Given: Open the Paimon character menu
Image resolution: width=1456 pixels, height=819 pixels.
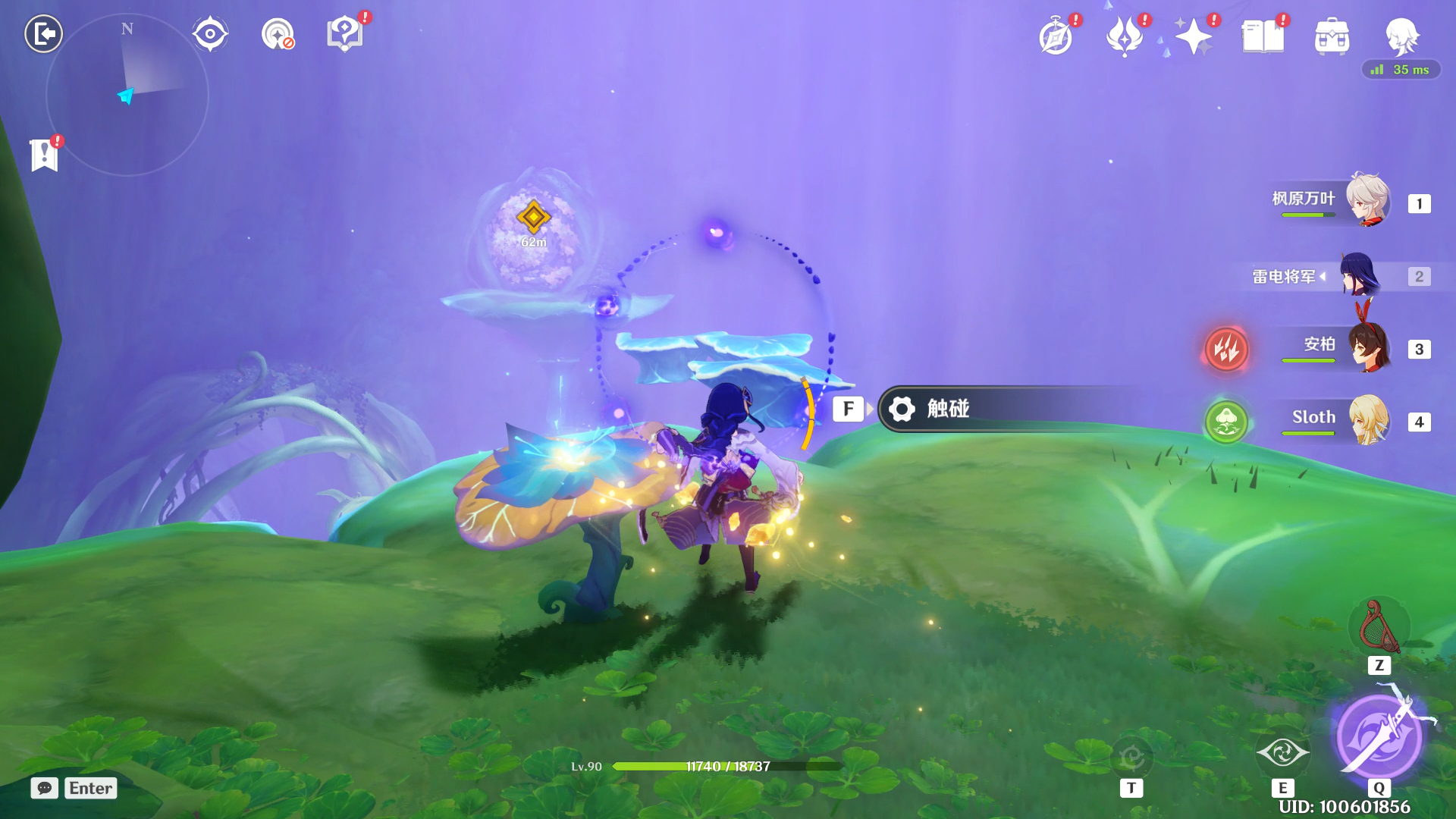Looking at the screenshot, I should 1401,35.
